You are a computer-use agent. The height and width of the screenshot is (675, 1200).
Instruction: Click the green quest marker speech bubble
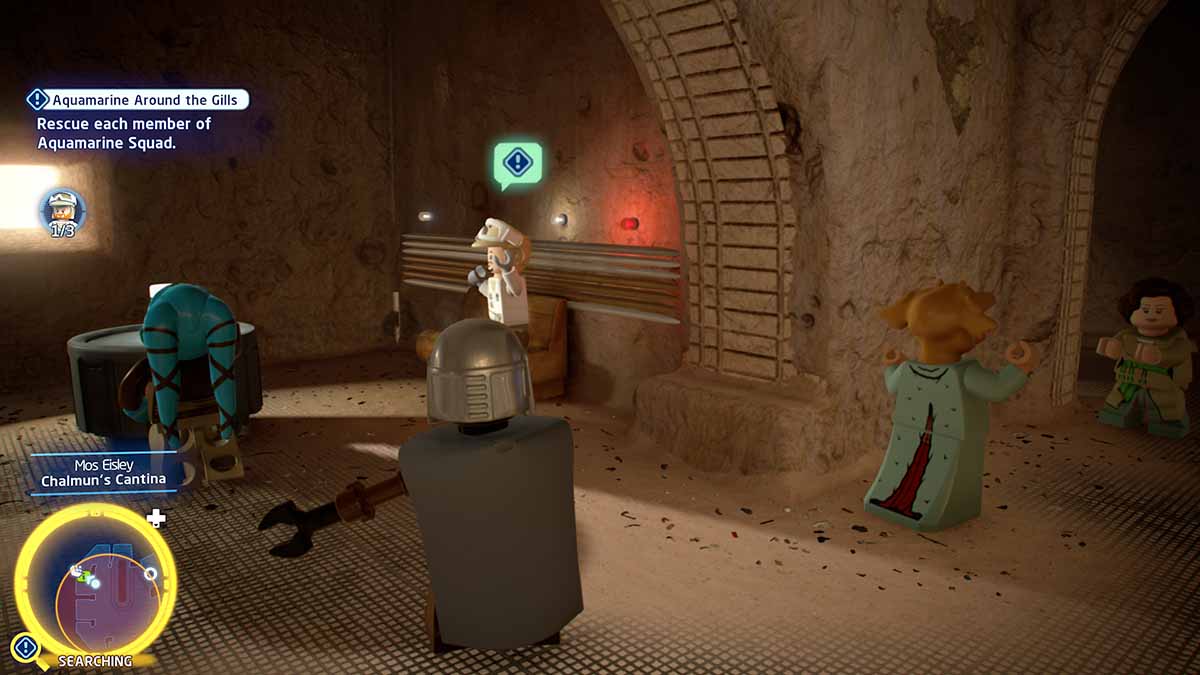coord(517,163)
